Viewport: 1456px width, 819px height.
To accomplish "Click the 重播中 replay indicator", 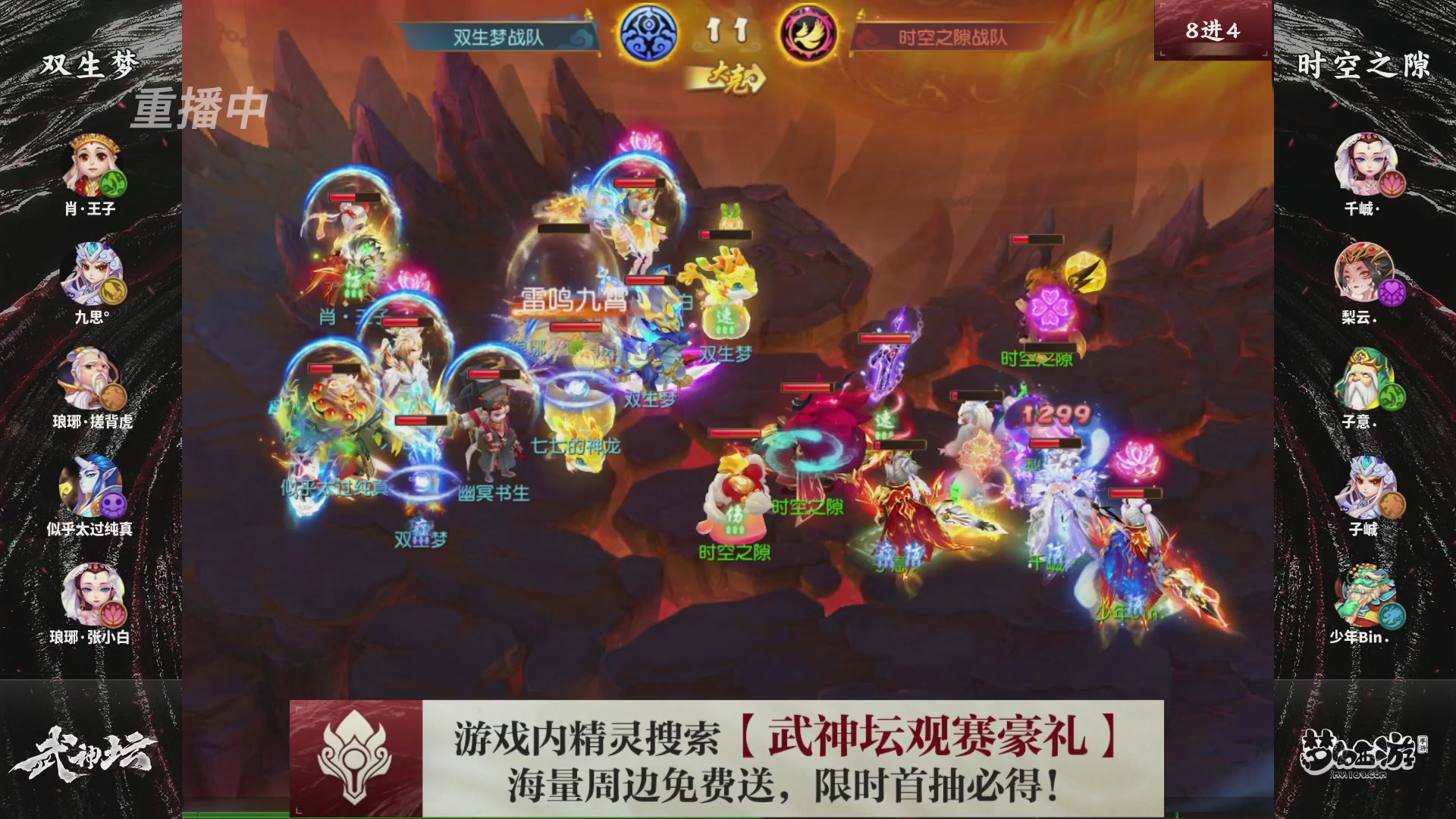I will [x=199, y=111].
